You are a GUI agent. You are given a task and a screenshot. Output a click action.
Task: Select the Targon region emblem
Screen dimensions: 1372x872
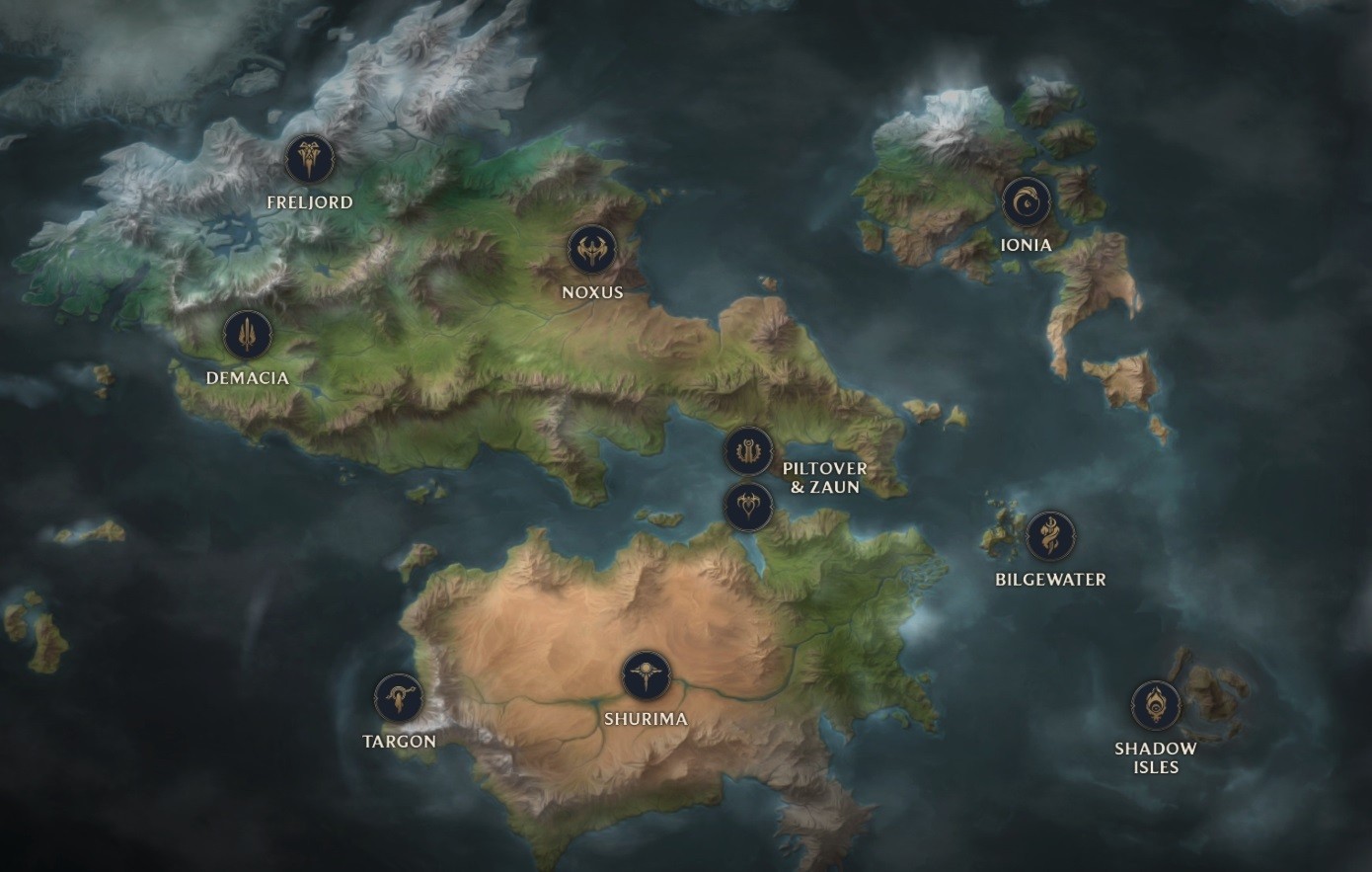pos(399,698)
